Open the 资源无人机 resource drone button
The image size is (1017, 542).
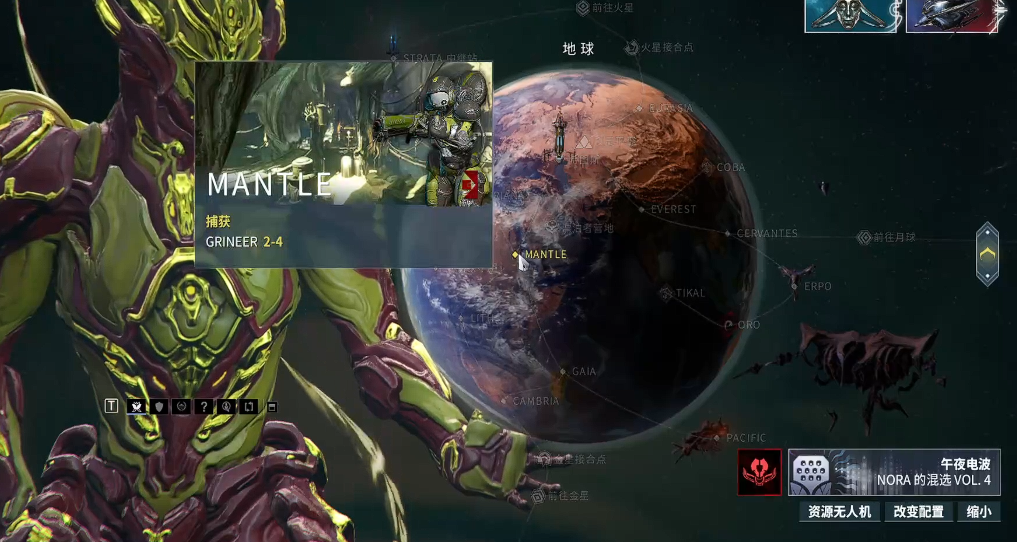(x=840, y=512)
